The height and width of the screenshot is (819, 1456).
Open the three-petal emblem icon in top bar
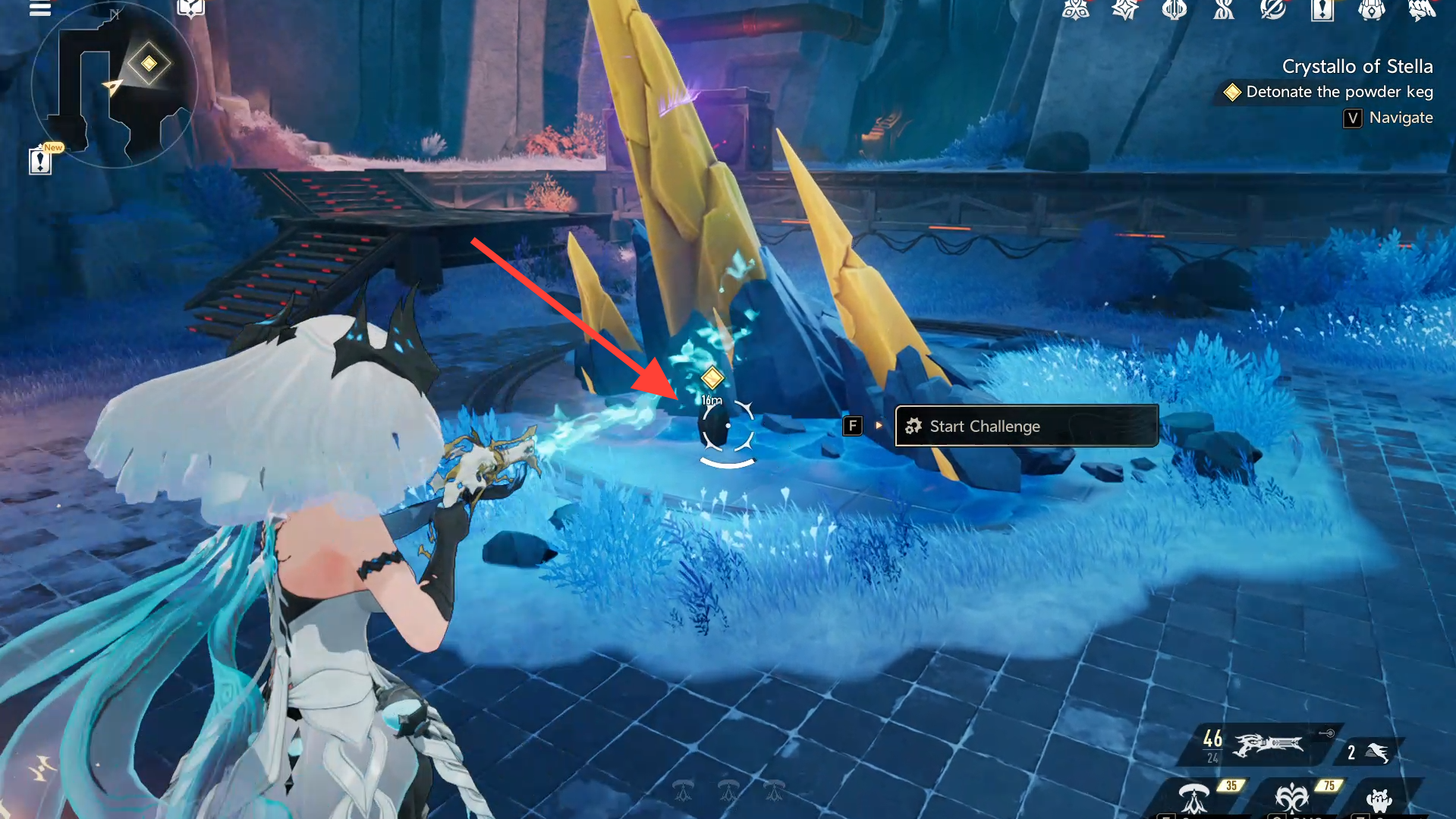[x=1076, y=10]
